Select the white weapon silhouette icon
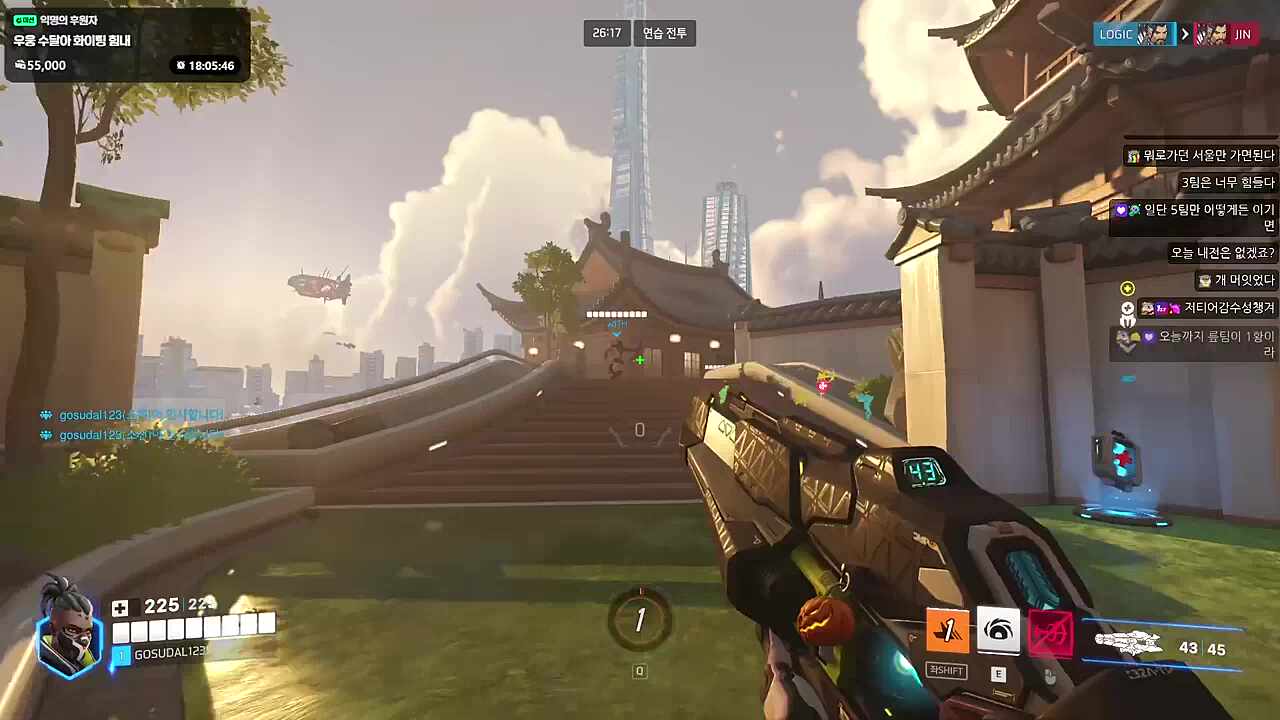 click(x=1128, y=644)
